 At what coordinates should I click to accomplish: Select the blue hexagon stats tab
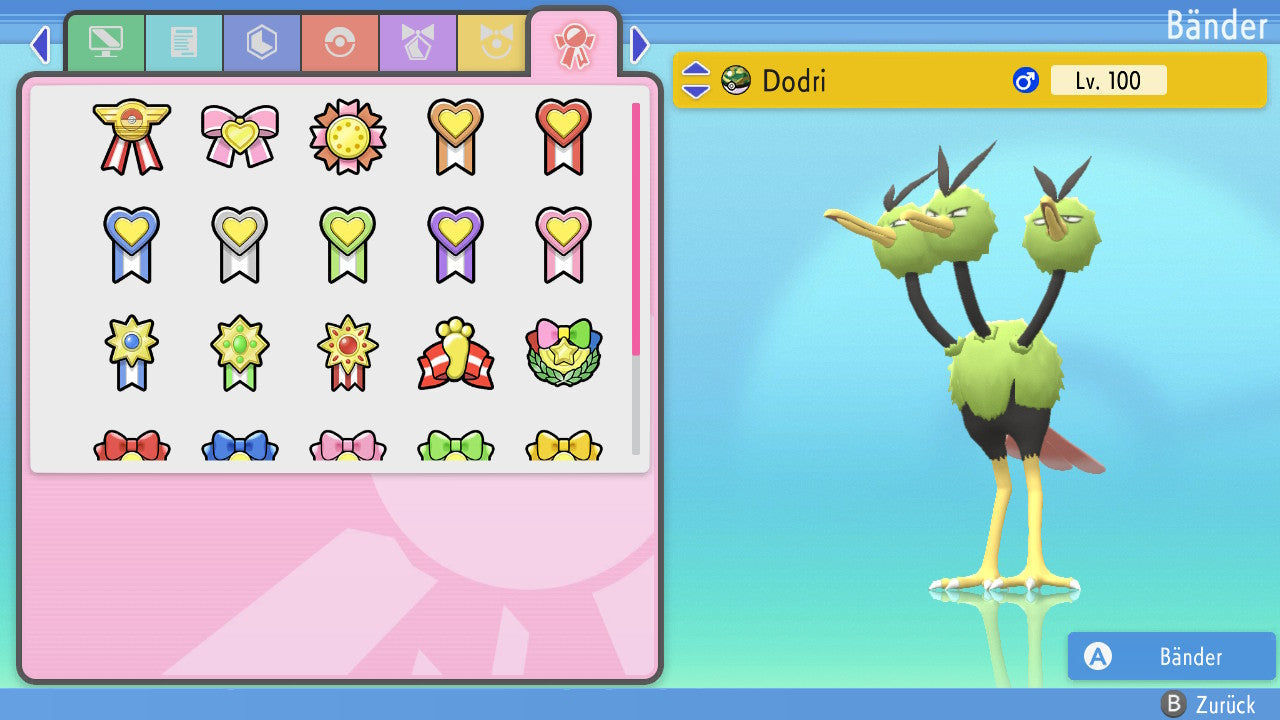(262, 43)
